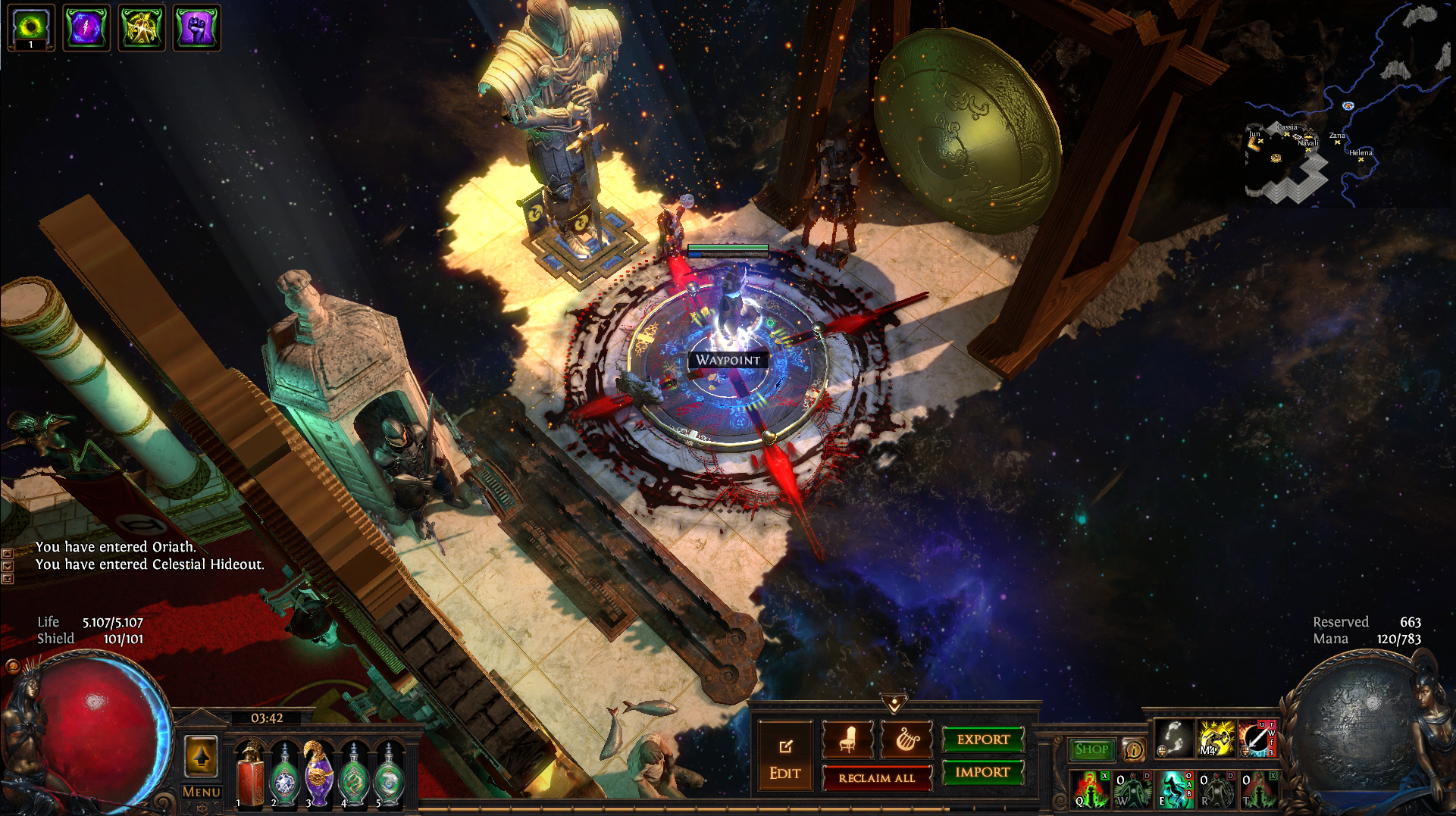Image resolution: width=1456 pixels, height=816 pixels.
Task: Open the green Shop button
Action: coord(1091,749)
